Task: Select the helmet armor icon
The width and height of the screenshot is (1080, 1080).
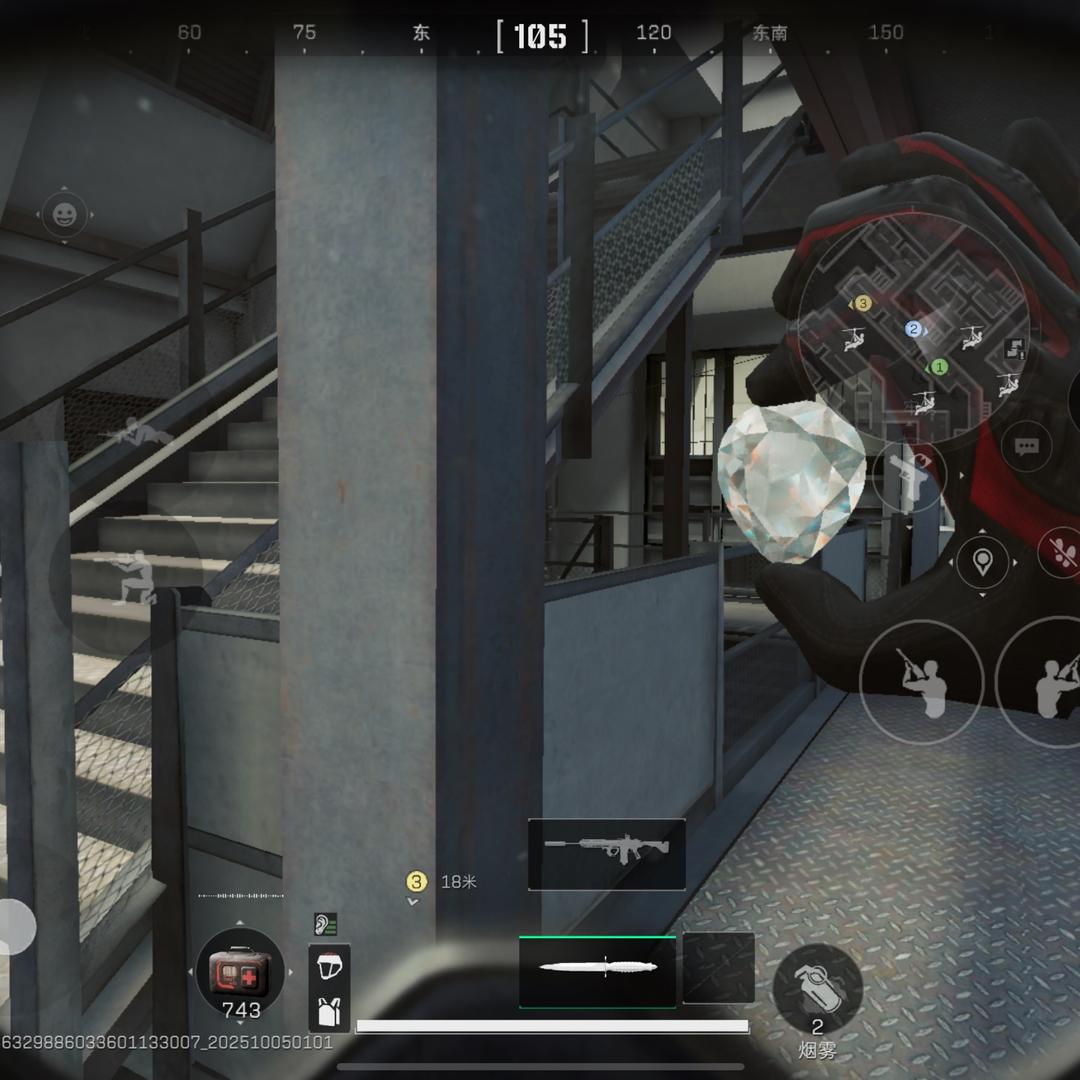Action: pos(328,967)
